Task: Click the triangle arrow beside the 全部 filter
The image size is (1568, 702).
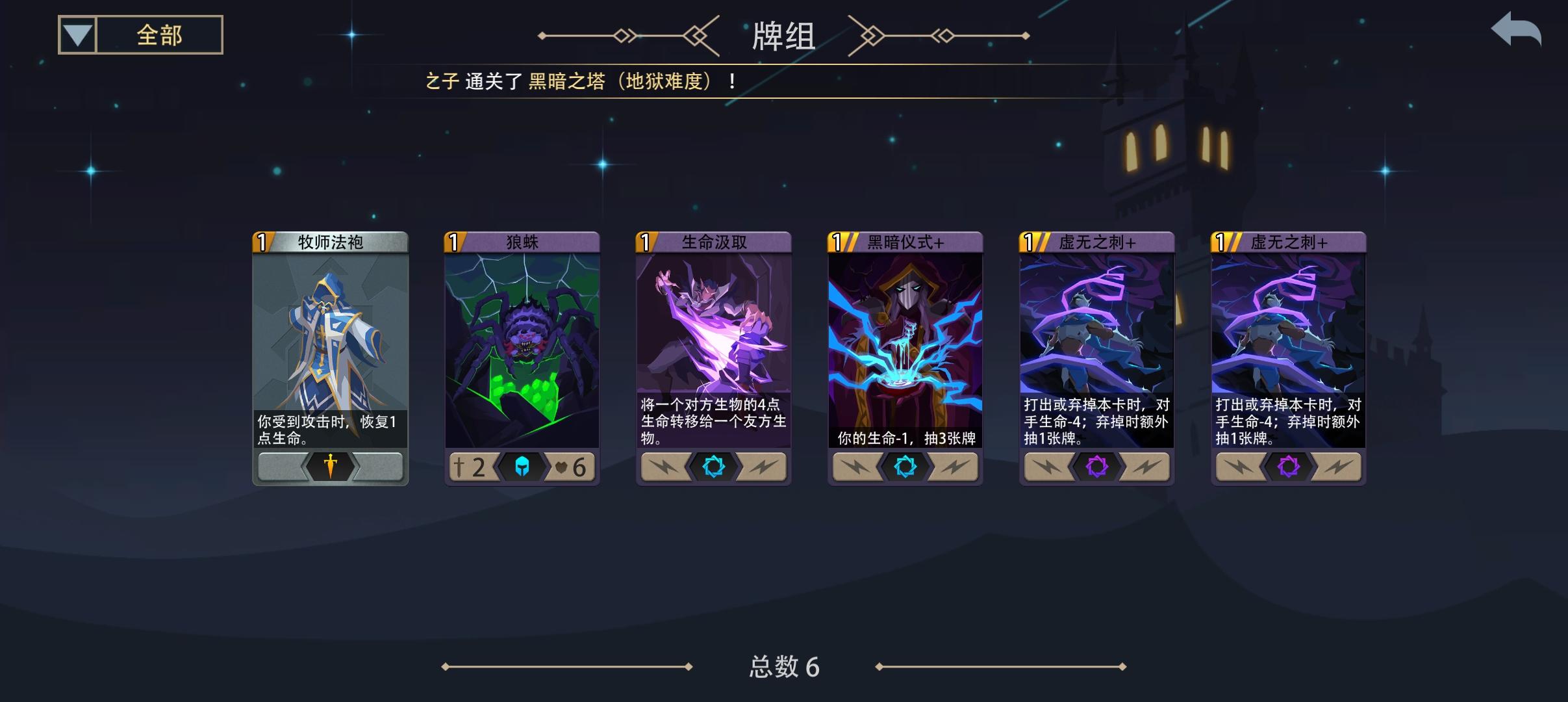Action: [x=77, y=34]
